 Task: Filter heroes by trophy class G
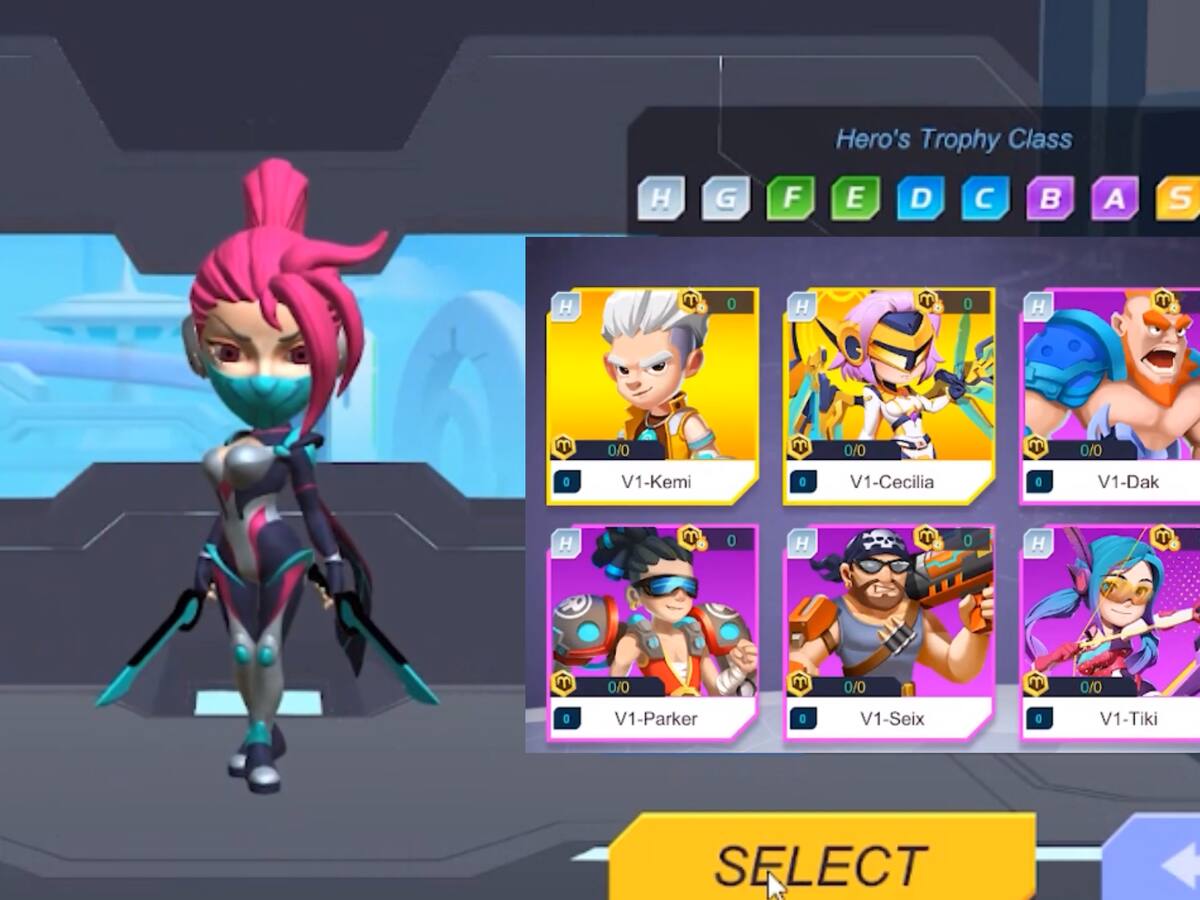(x=726, y=198)
